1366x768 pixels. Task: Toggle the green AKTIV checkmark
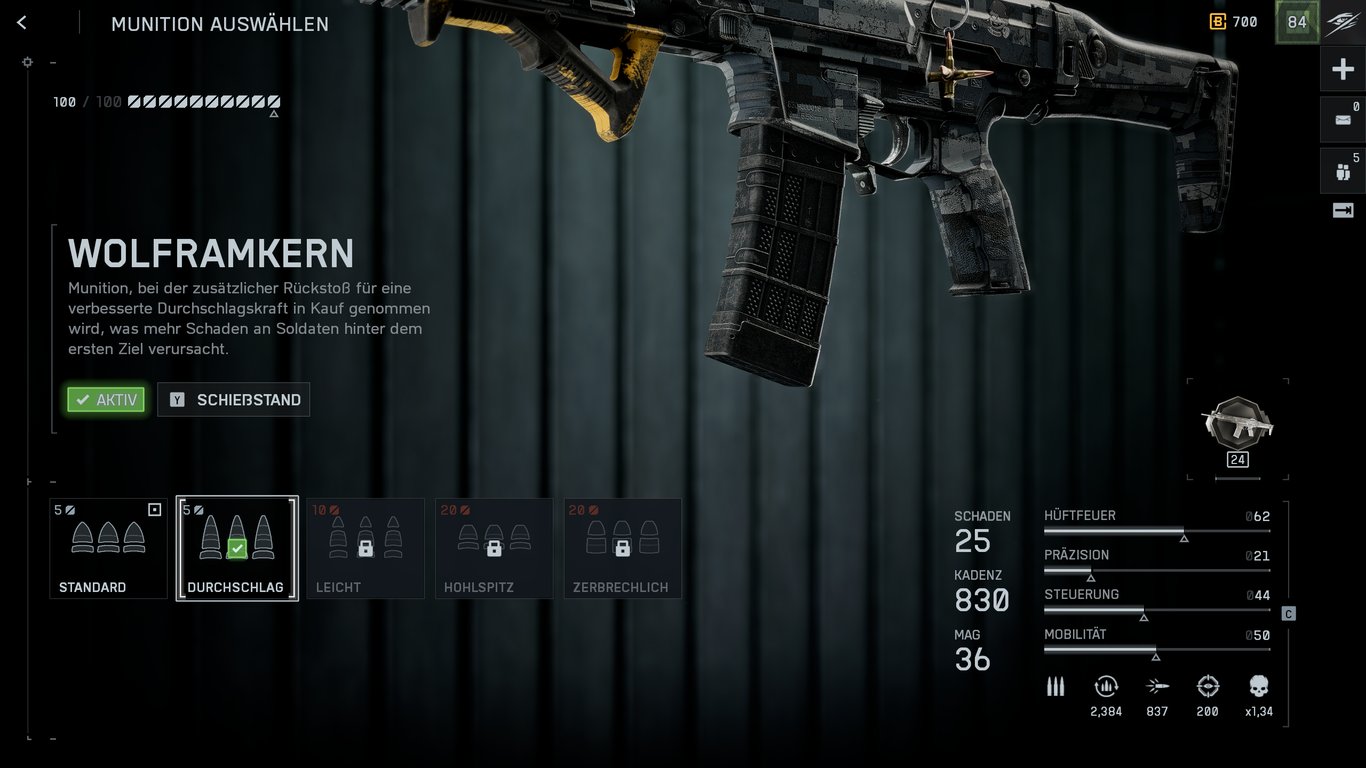coord(105,399)
